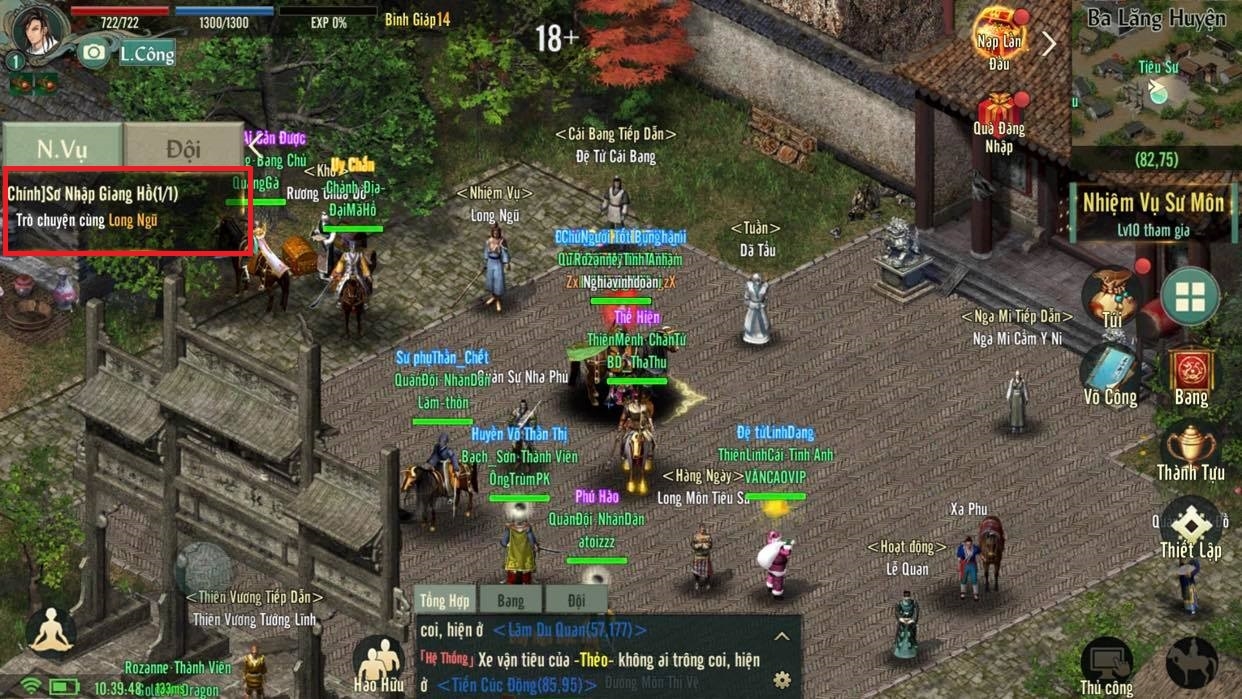The image size is (1242, 699).
Task: View the Thành Tựu achievements
Action: point(1190,452)
